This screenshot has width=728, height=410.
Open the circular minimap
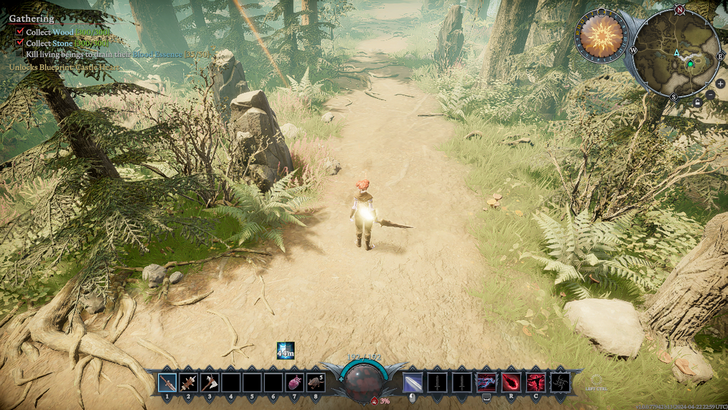click(x=675, y=52)
